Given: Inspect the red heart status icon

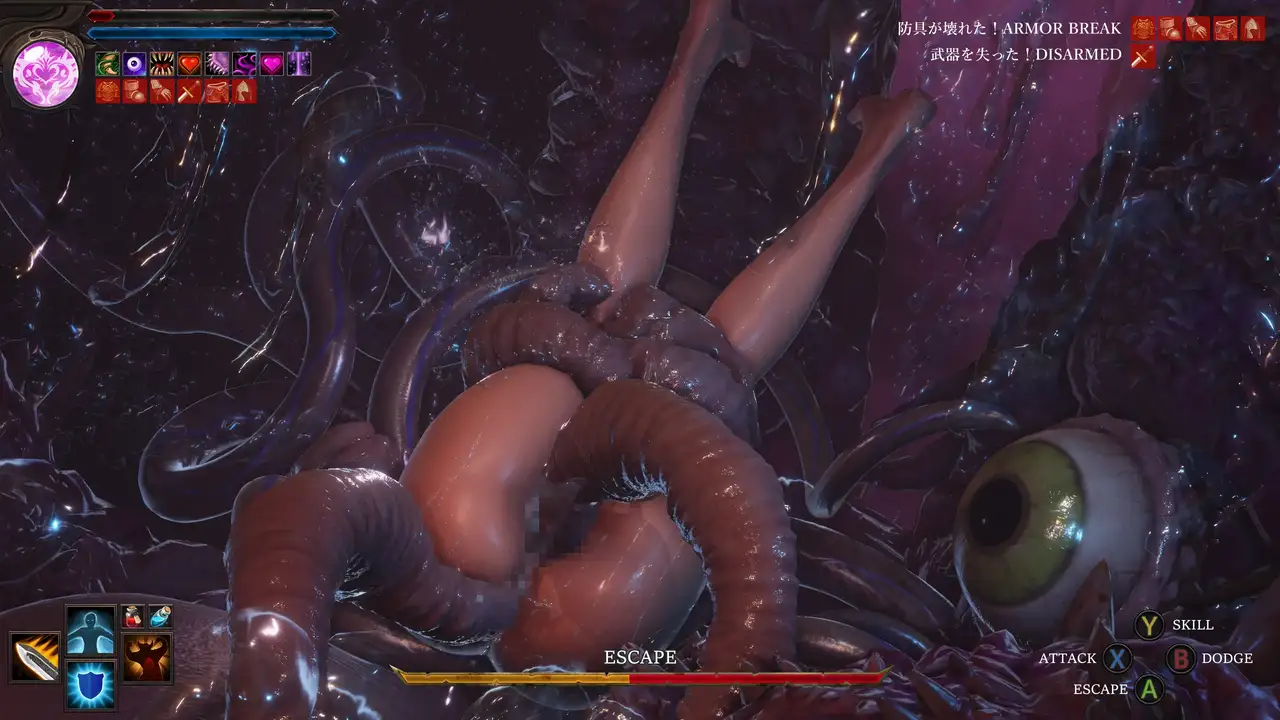Looking at the screenshot, I should click(x=189, y=65).
